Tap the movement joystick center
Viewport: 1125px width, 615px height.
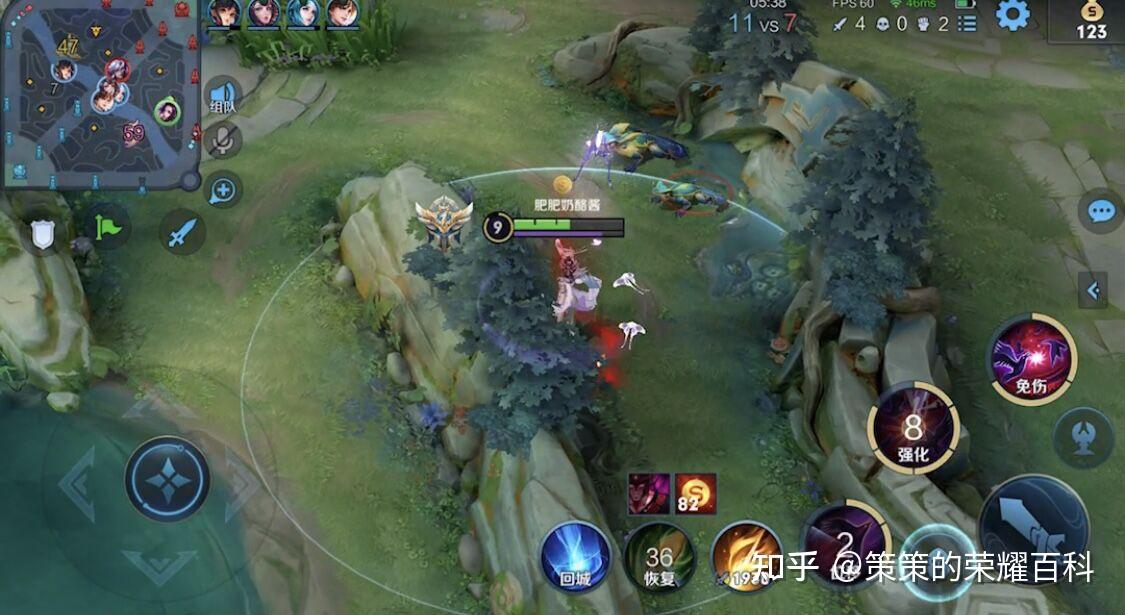click(x=167, y=478)
